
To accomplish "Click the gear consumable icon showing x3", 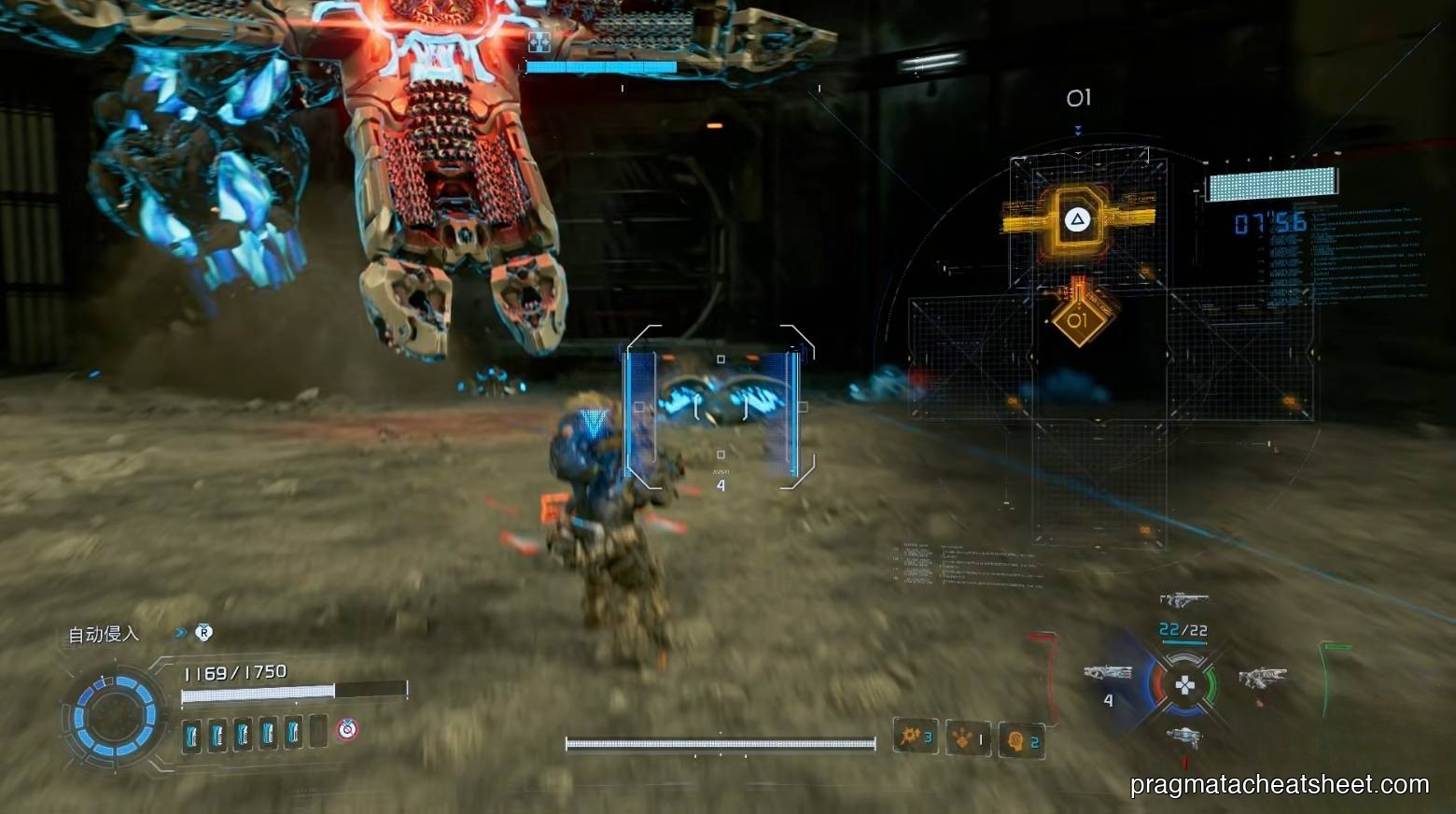I will point(913,737).
